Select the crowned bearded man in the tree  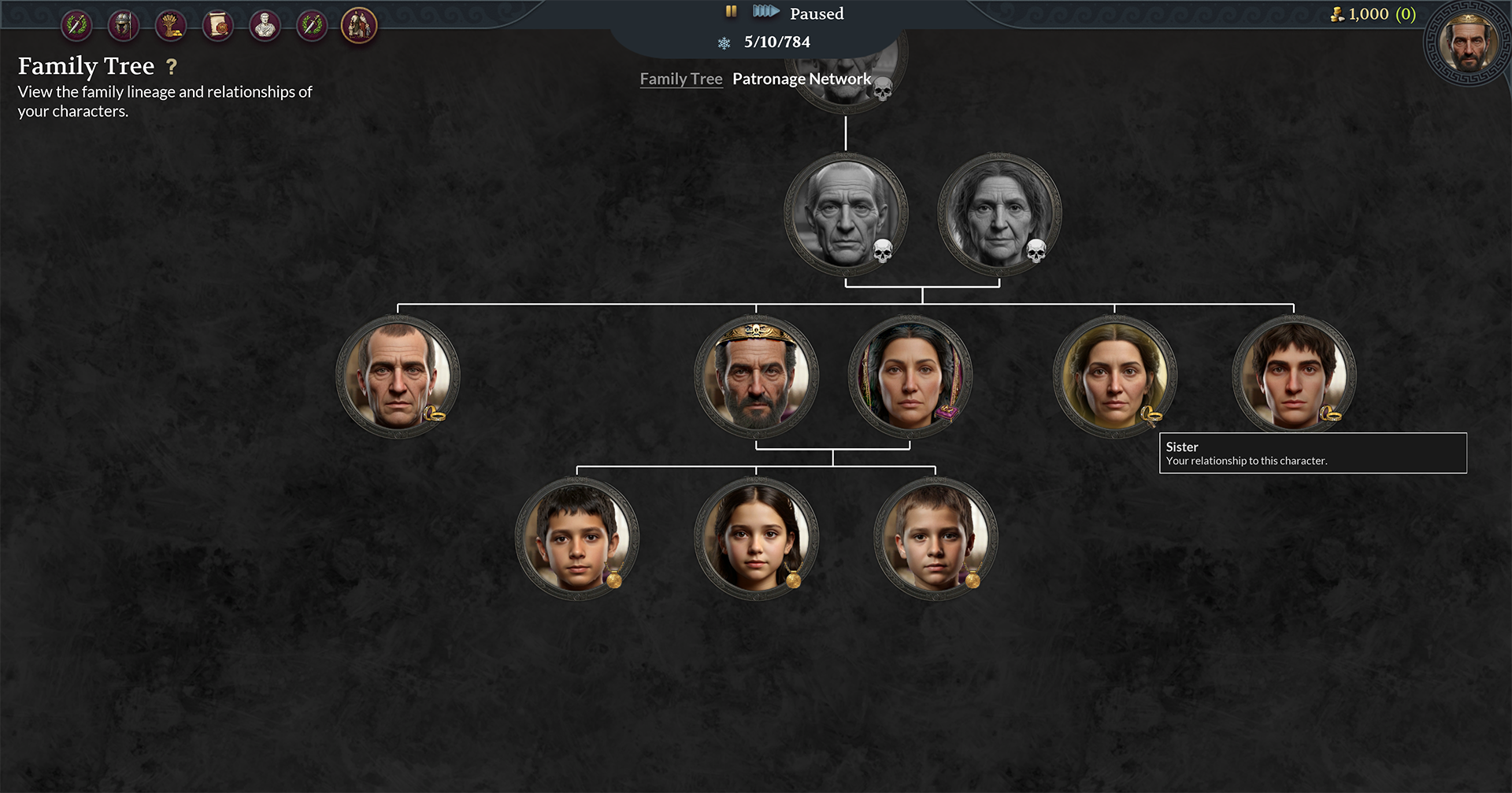pyautogui.click(x=756, y=376)
